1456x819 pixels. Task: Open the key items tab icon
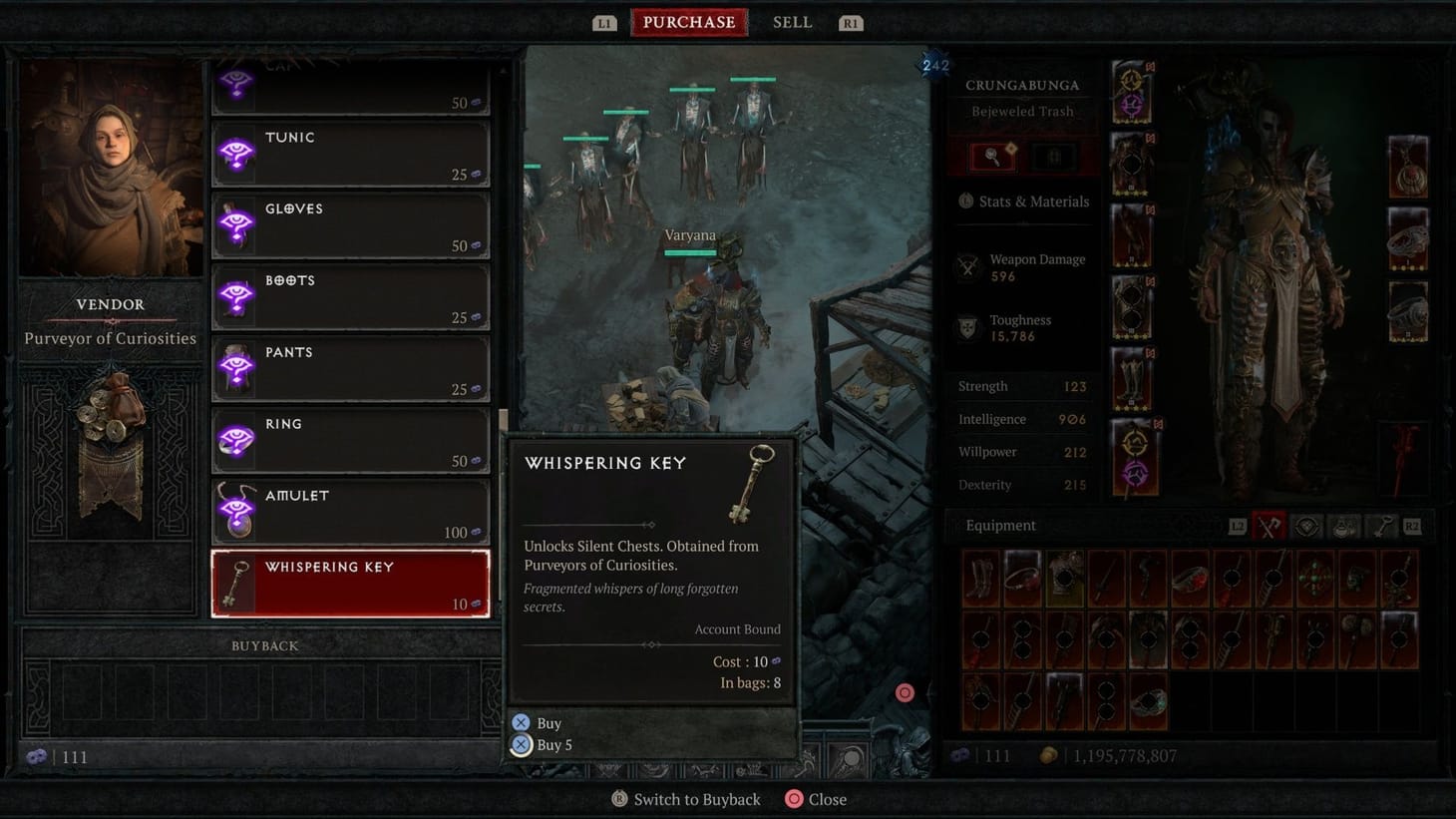[x=1381, y=526]
